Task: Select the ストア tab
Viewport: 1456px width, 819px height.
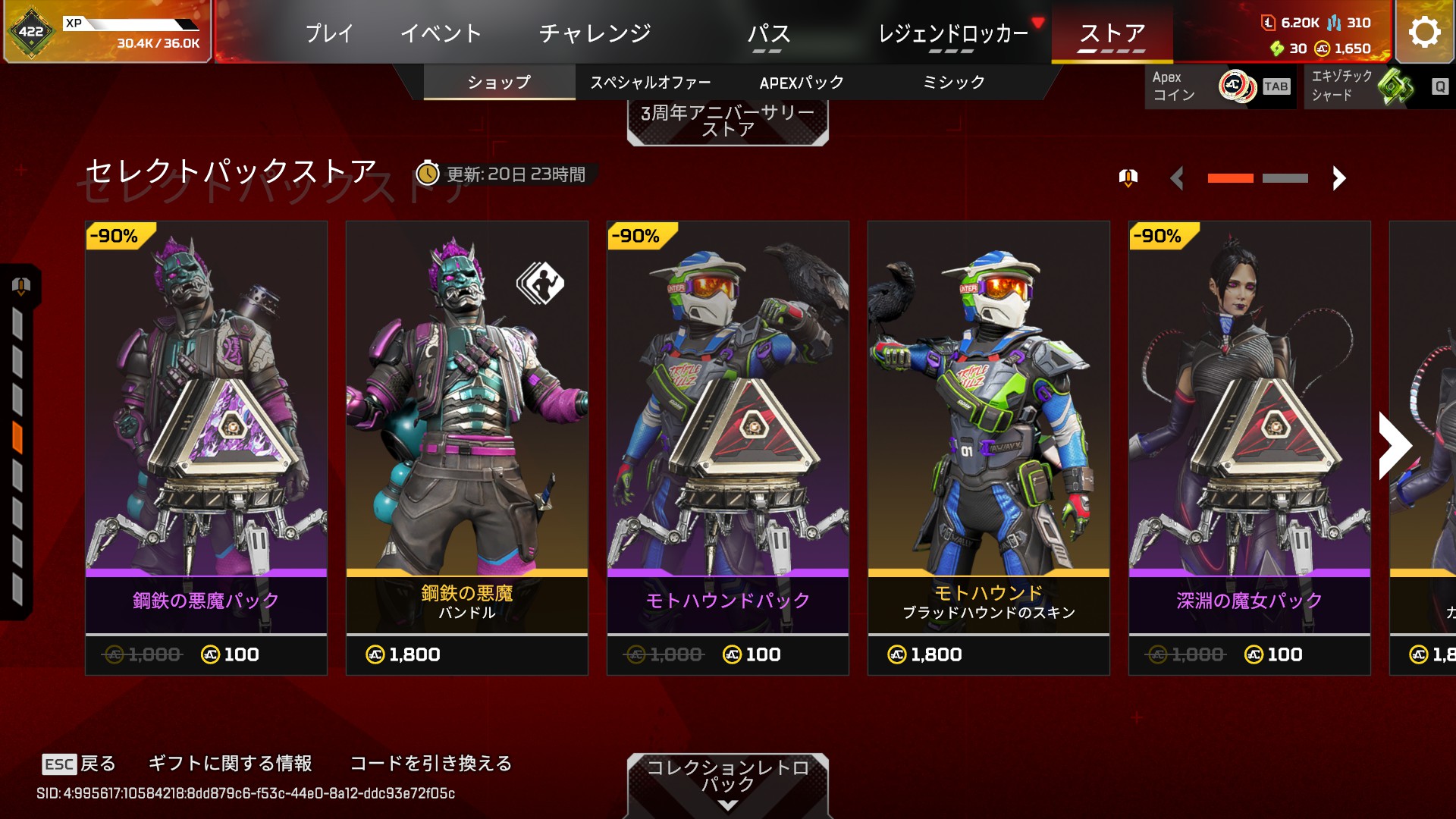Action: click(1112, 33)
